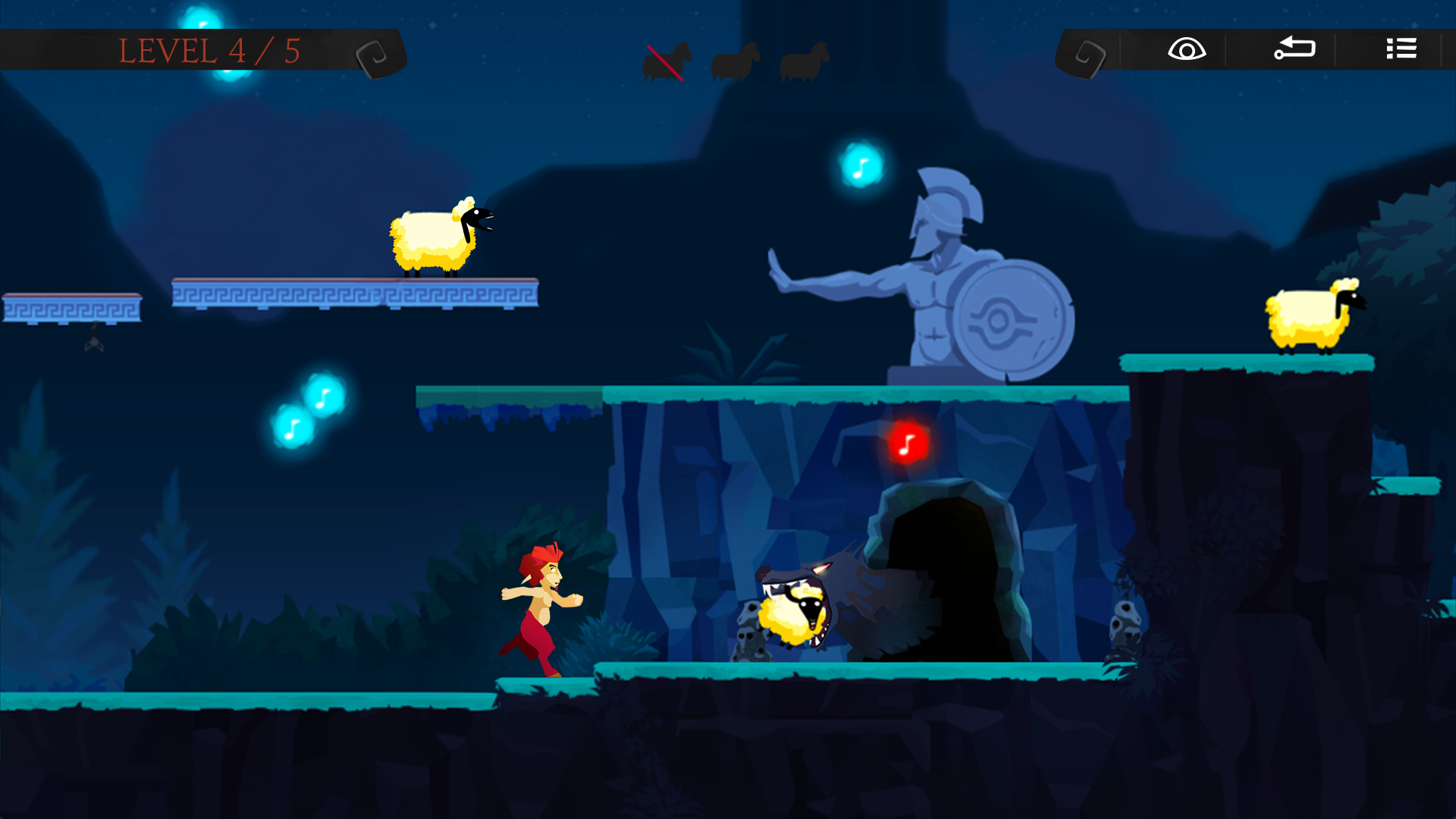Click the curled corner beside the LEVEL banner
This screenshot has height=819, width=1456.
375,53
